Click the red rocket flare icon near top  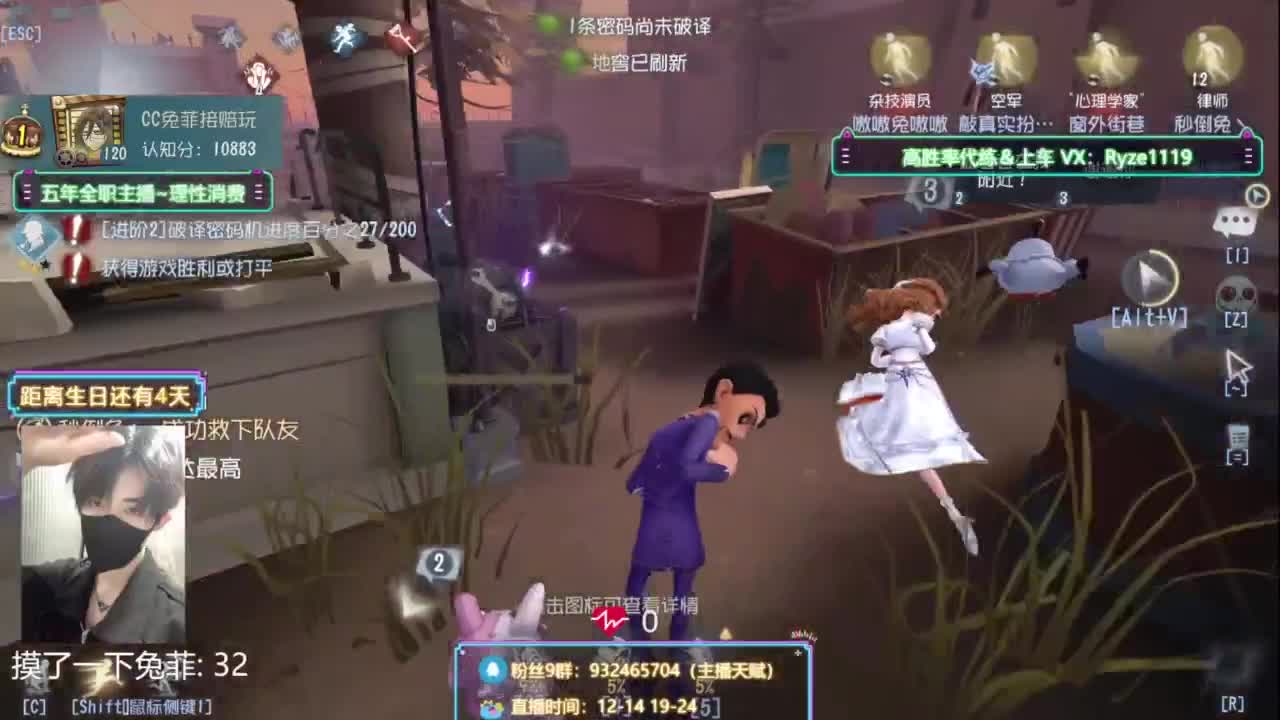[400, 38]
